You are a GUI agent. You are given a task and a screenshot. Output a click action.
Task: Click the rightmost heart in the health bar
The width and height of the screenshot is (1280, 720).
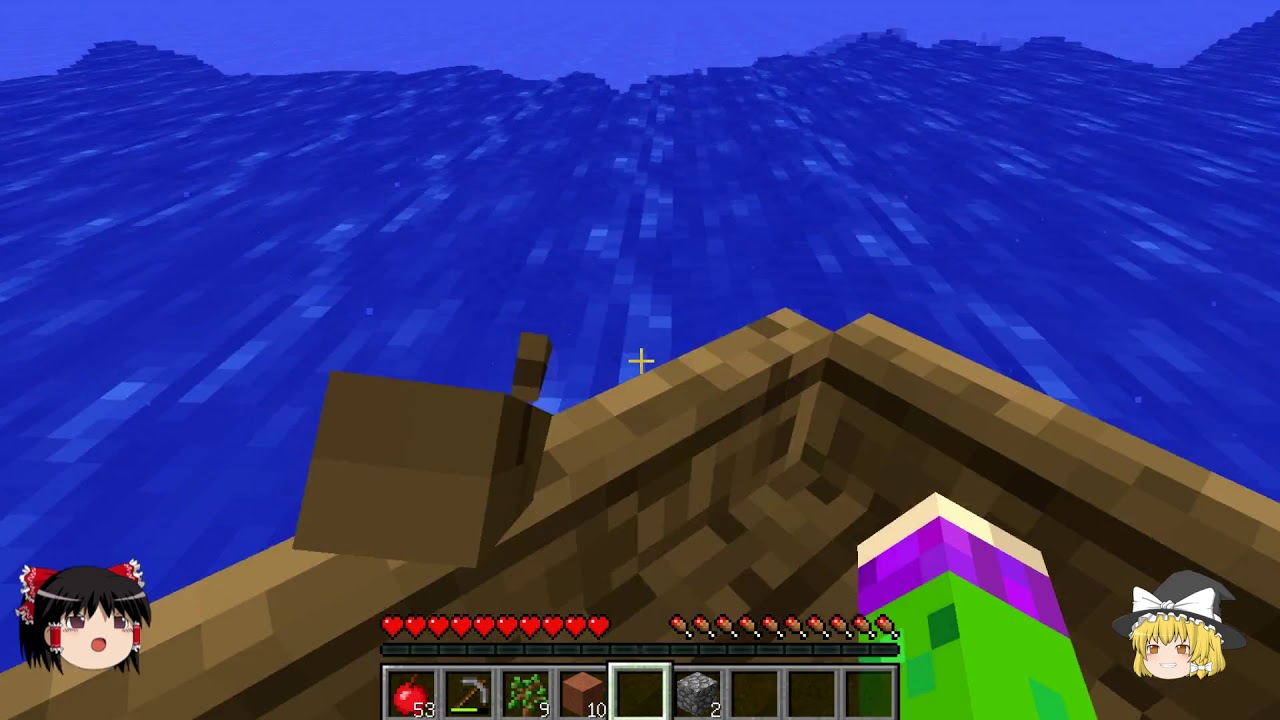598,625
